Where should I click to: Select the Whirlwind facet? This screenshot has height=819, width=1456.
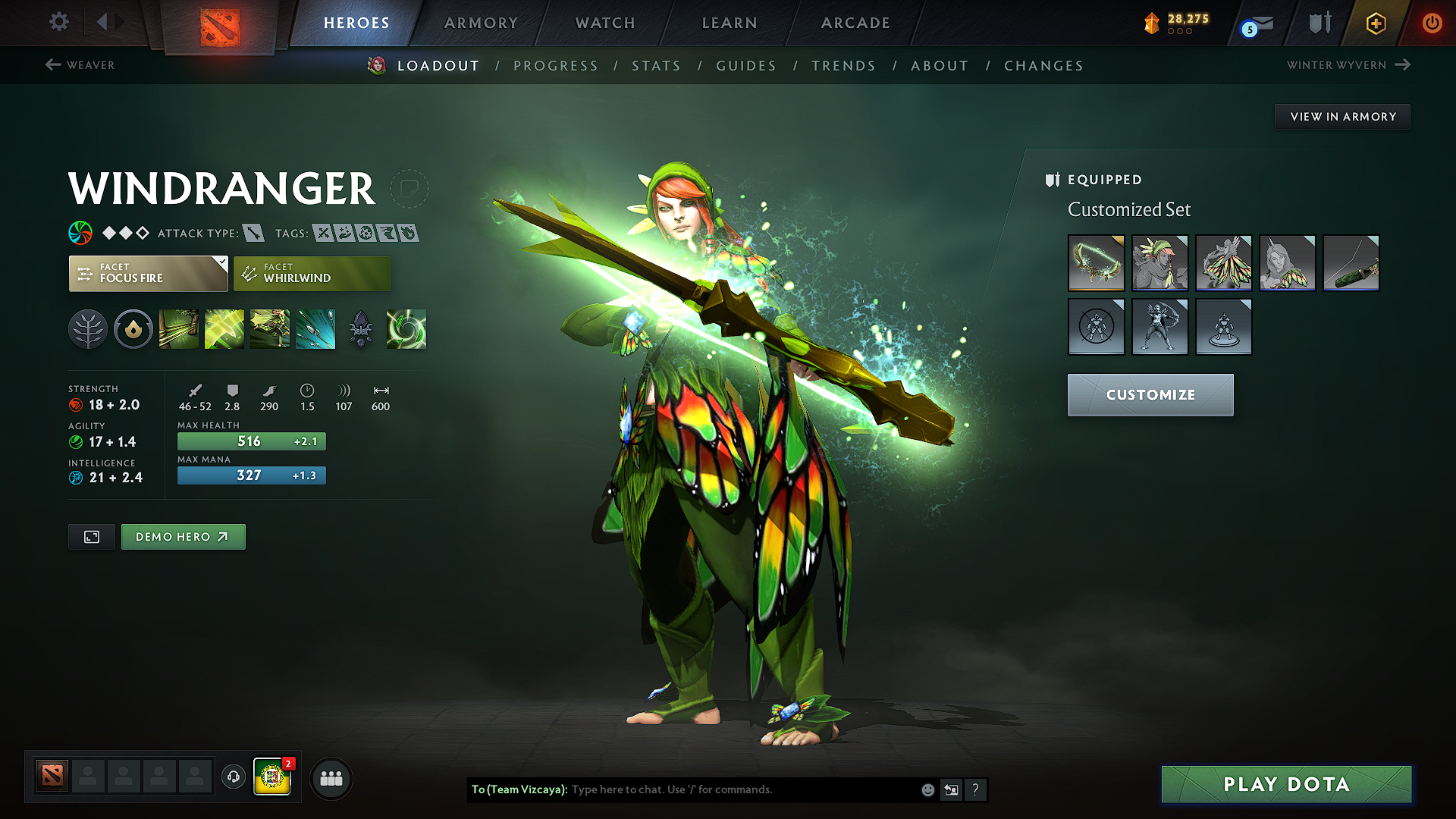pyautogui.click(x=312, y=273)
